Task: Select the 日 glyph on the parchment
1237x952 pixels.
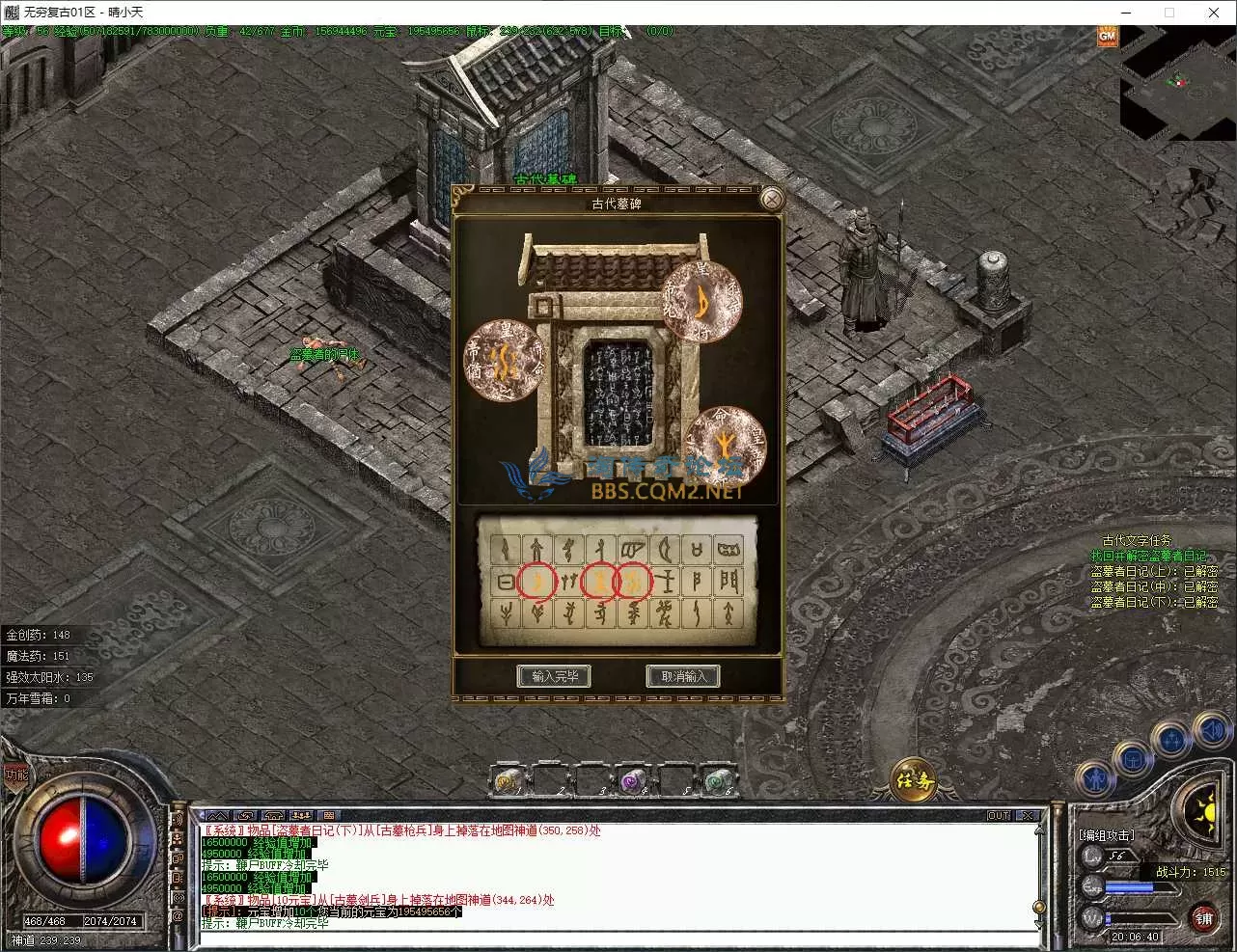Action: pos(506,582)
